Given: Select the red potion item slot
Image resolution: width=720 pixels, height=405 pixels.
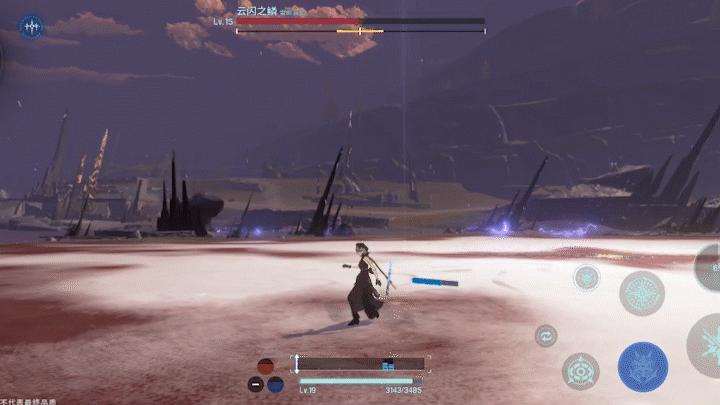Looking at the screenshot, I should [265, 366].
